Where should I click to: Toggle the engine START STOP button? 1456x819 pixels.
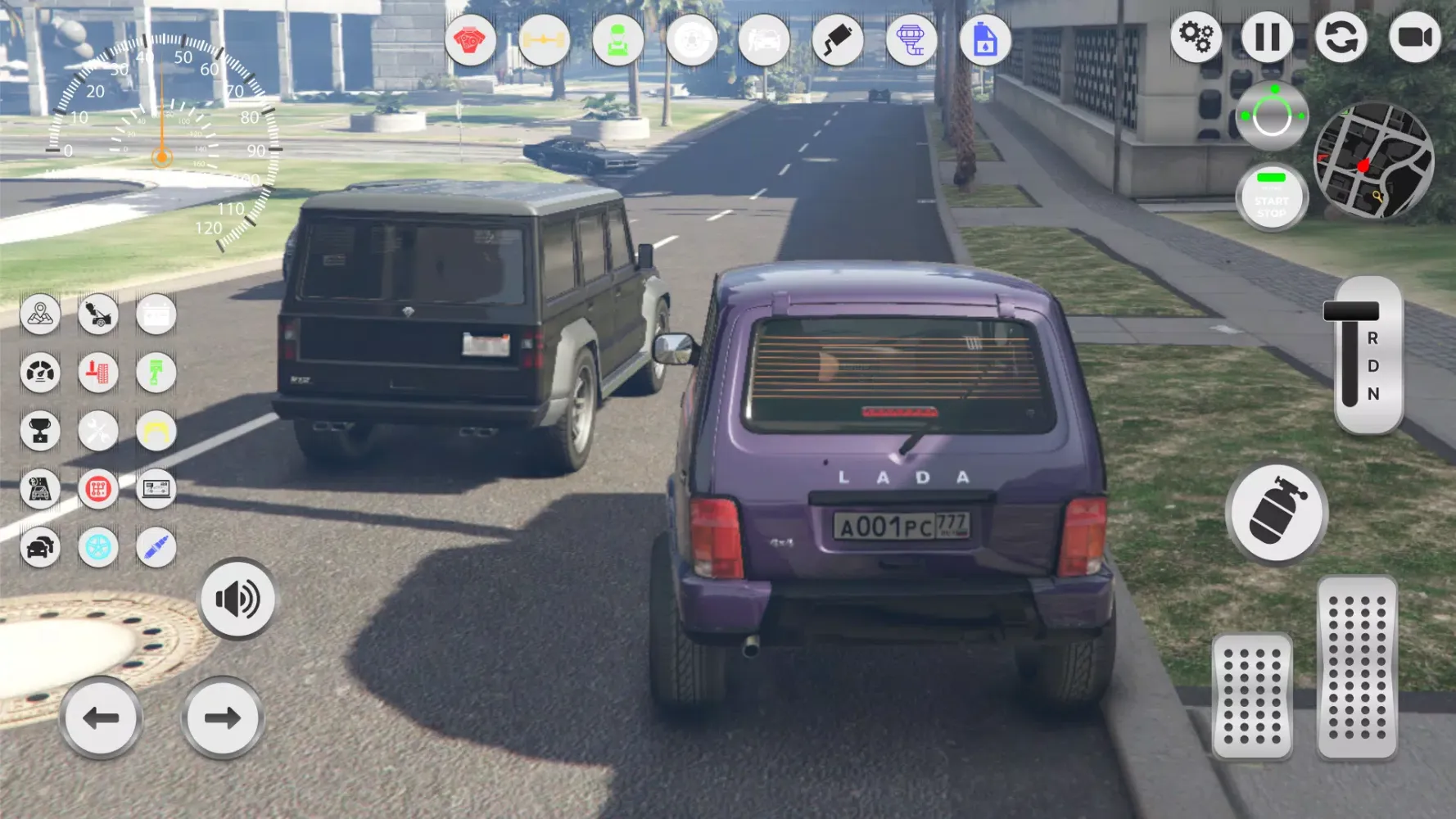pyautogui.click(x=1271, y=197)
